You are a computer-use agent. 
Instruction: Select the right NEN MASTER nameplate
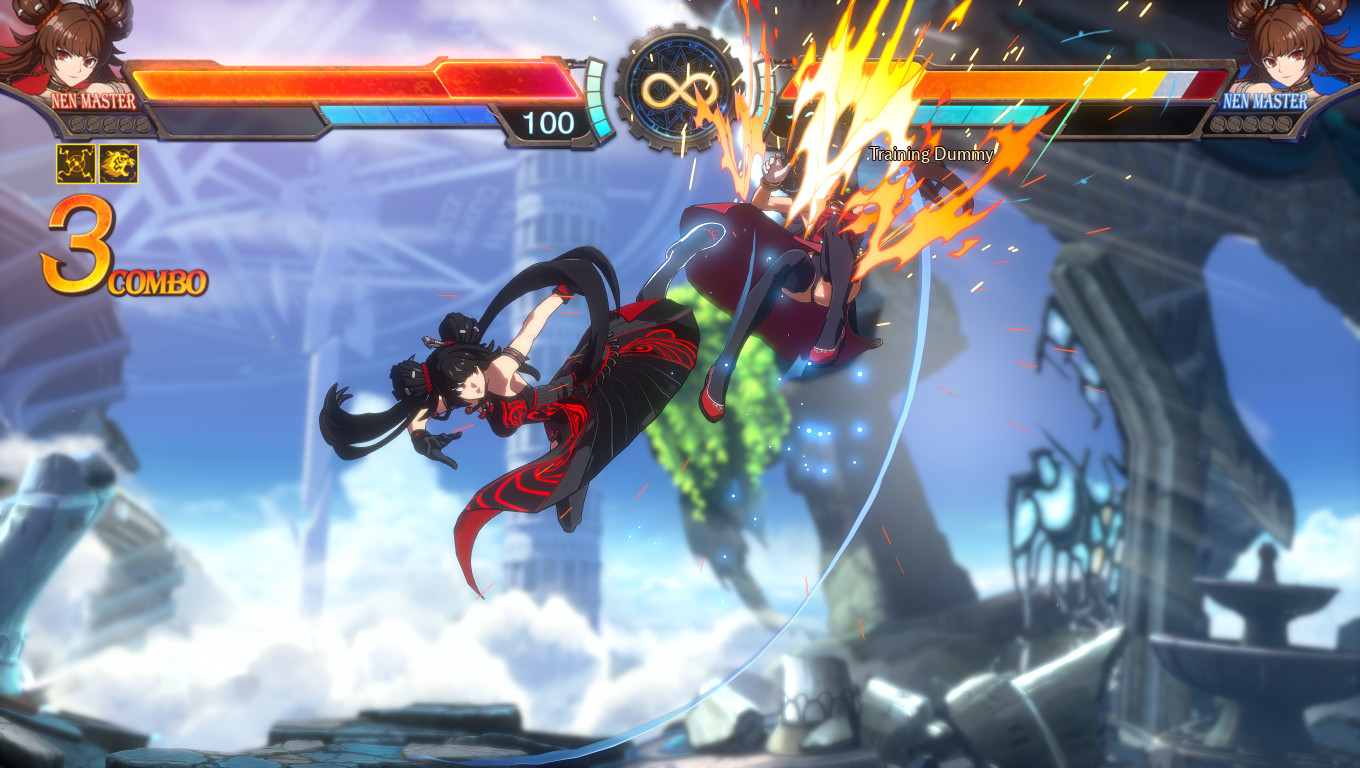tap(1265, 100)
